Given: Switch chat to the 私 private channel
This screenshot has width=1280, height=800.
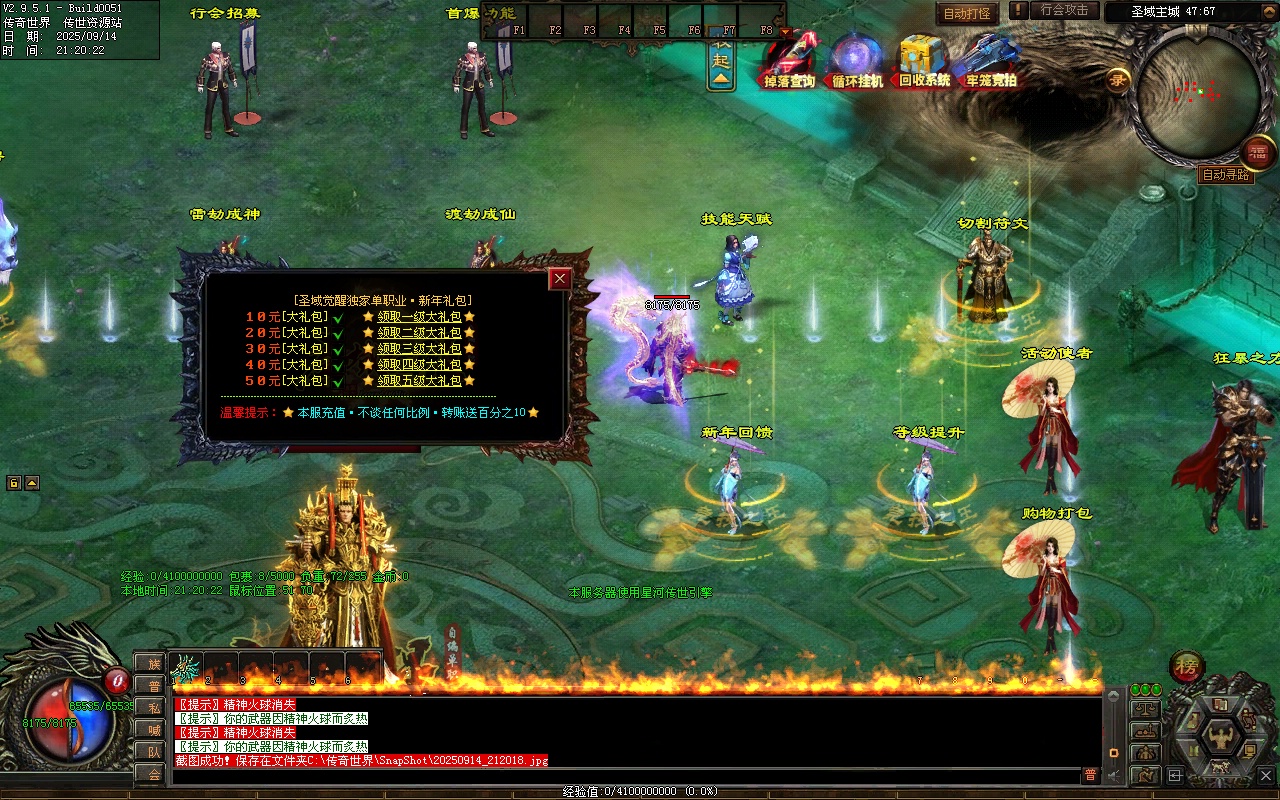Looking at the screenshot, I should point(153,708).
